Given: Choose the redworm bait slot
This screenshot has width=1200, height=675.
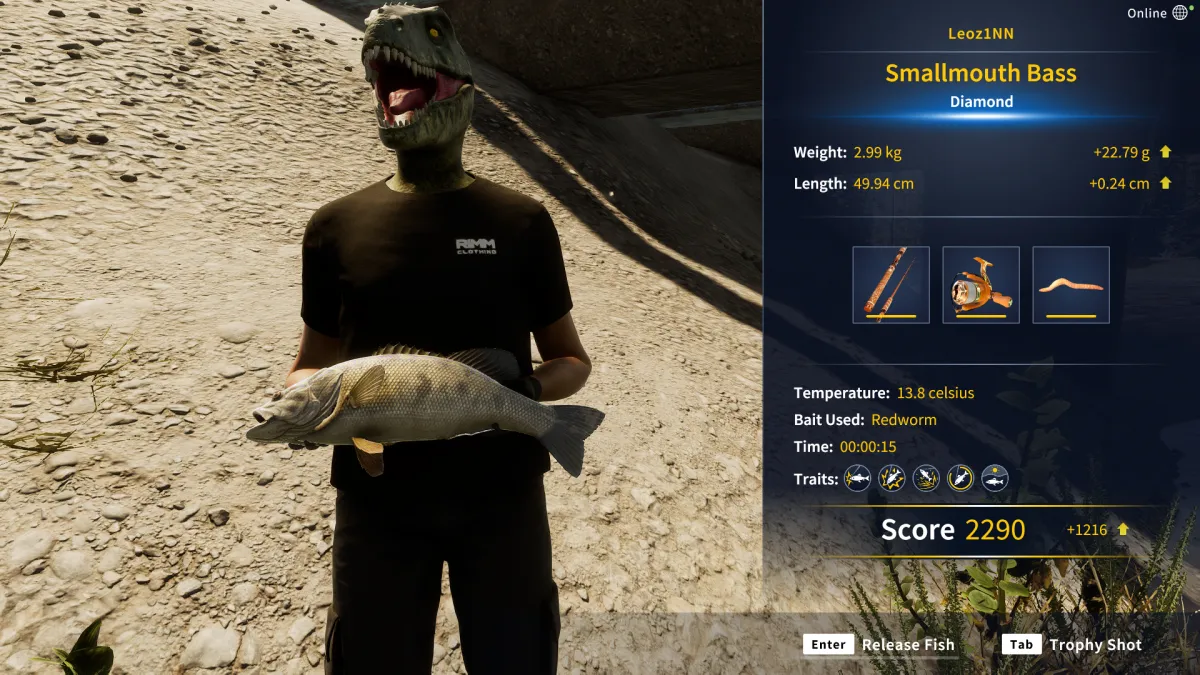Looking at the screenshot, I should point(1071,285).
